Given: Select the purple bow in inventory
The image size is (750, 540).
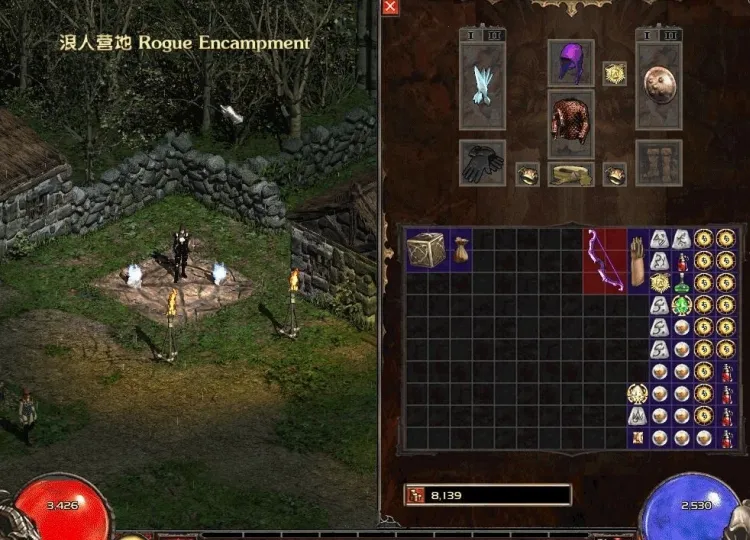Looking at the screenshot, I should [x=604, y=261].
